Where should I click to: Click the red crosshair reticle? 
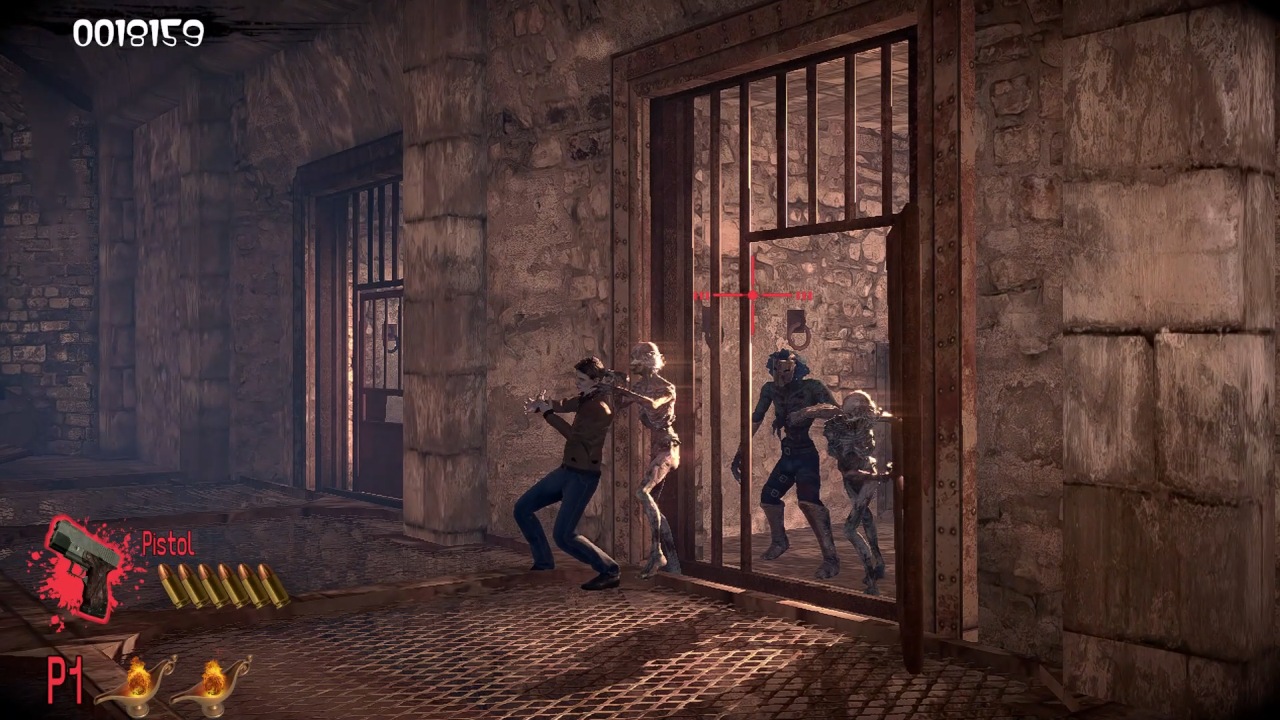click(x=753, y=295)
